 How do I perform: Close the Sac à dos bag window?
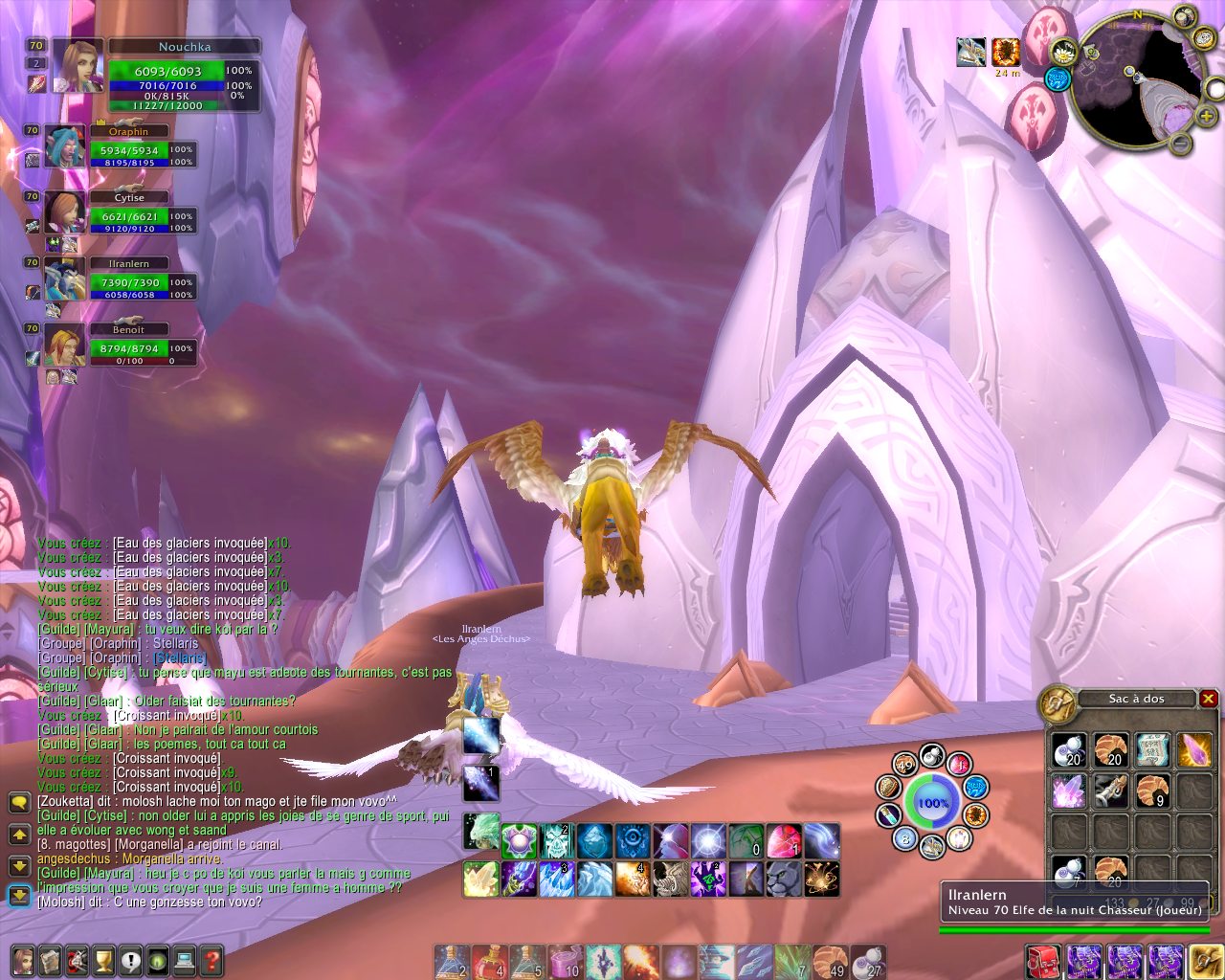(1208, 699)
